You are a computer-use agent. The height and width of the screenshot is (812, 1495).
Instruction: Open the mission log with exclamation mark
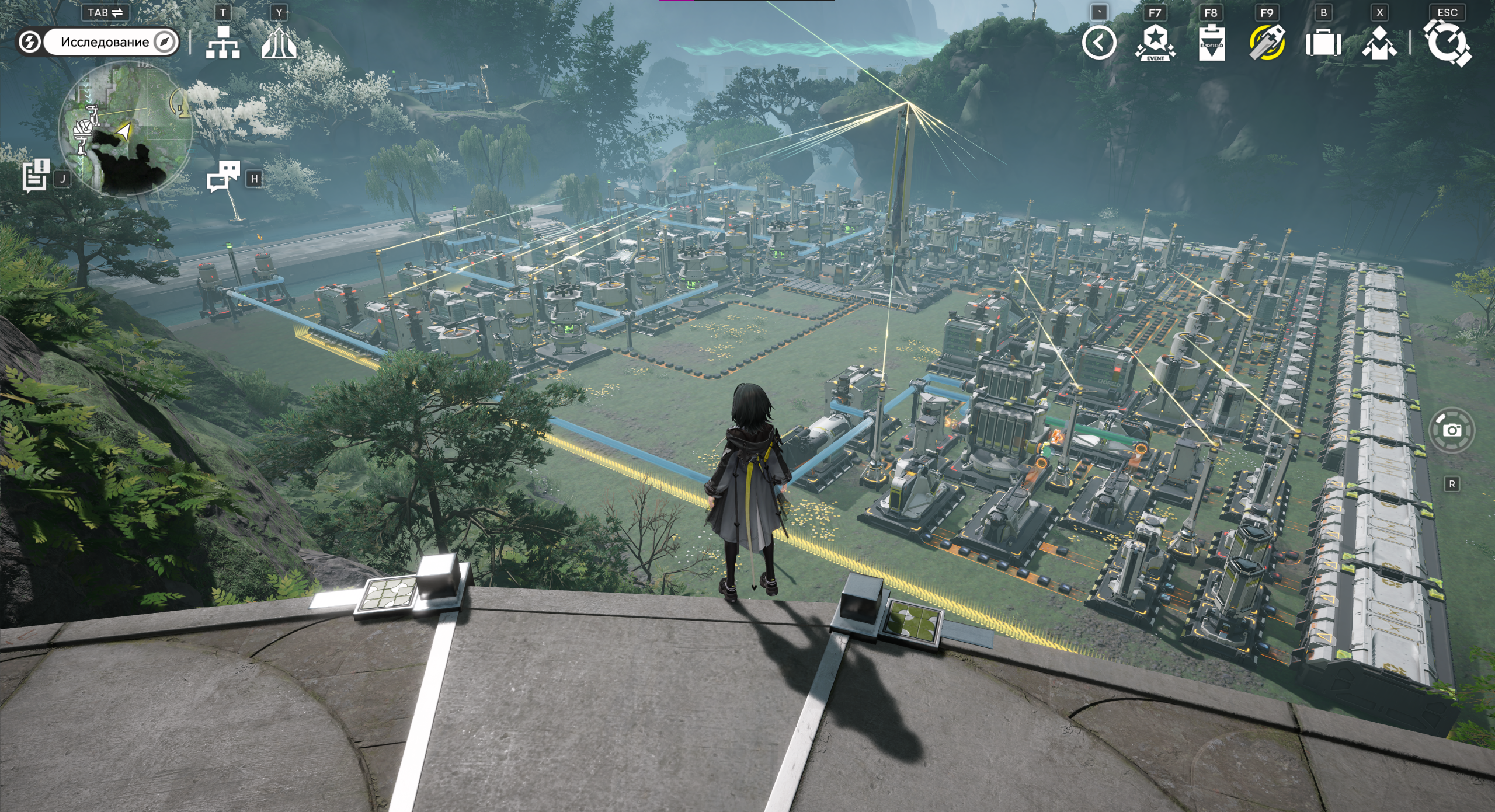click(x=36, y=175)
